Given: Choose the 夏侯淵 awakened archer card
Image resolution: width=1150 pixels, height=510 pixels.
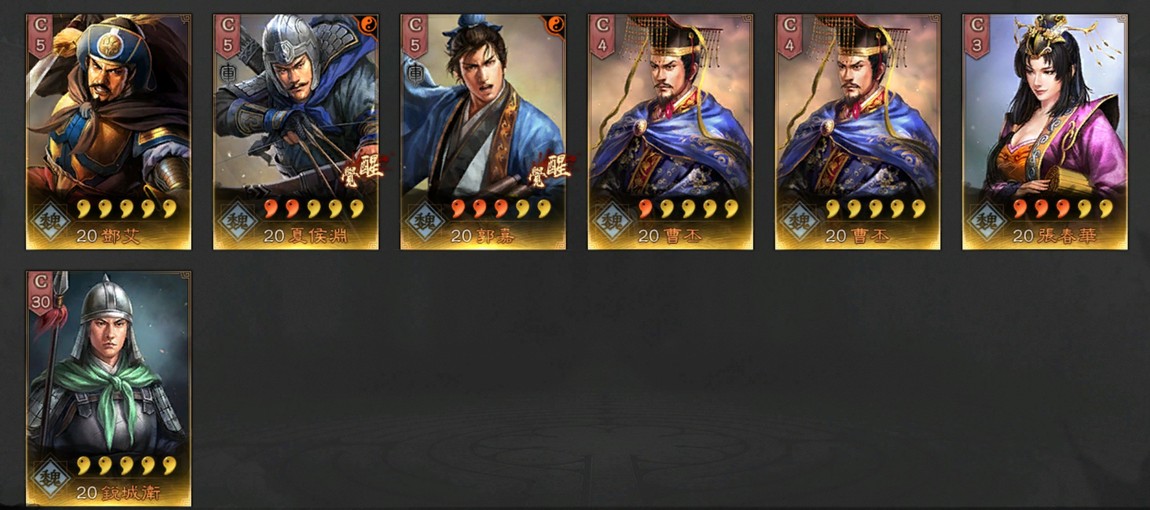Looking at the screenshot, I should (295, 130).
